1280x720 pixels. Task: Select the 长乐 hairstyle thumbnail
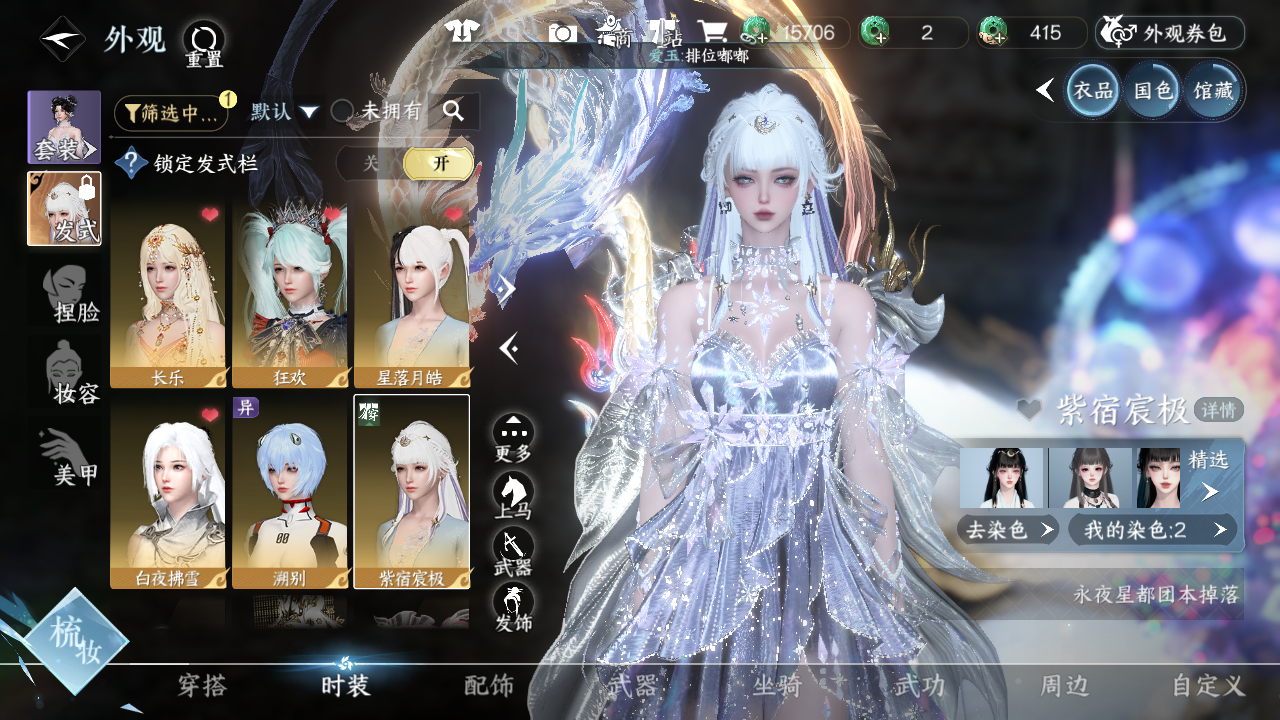168,292
